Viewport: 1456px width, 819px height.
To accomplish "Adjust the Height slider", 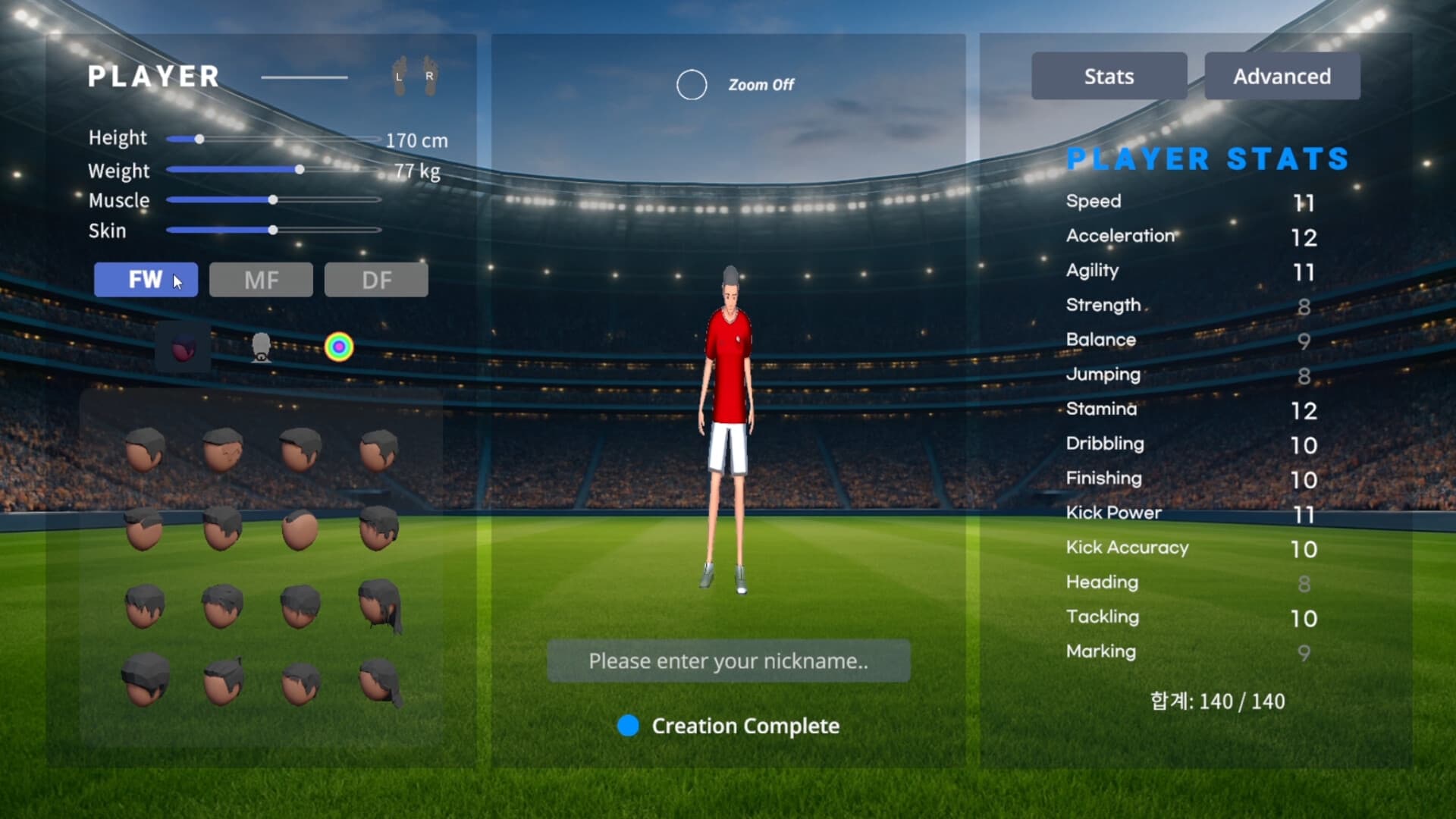I will pos(199,139).
